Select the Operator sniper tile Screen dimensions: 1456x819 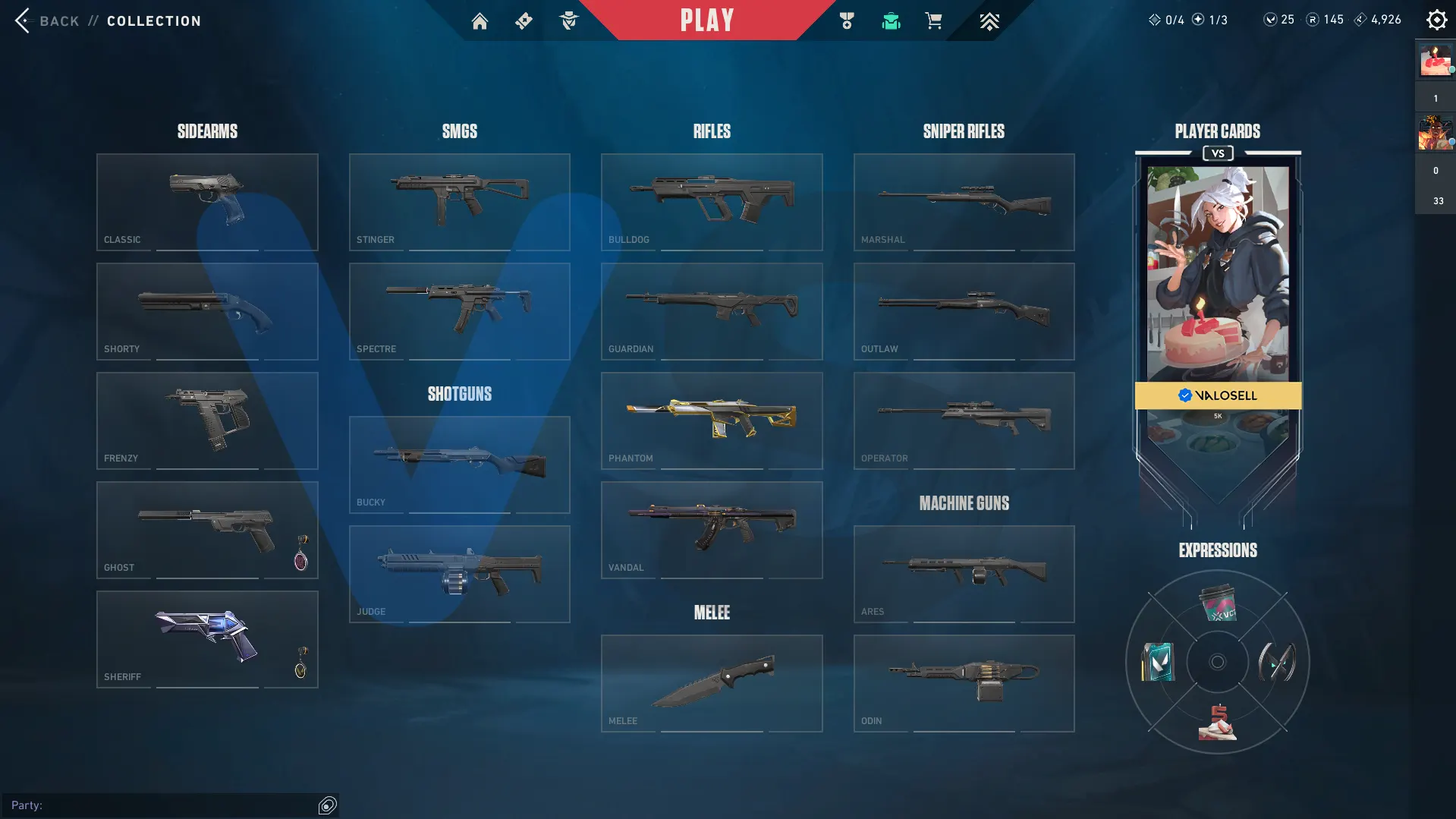coord(964,421)
